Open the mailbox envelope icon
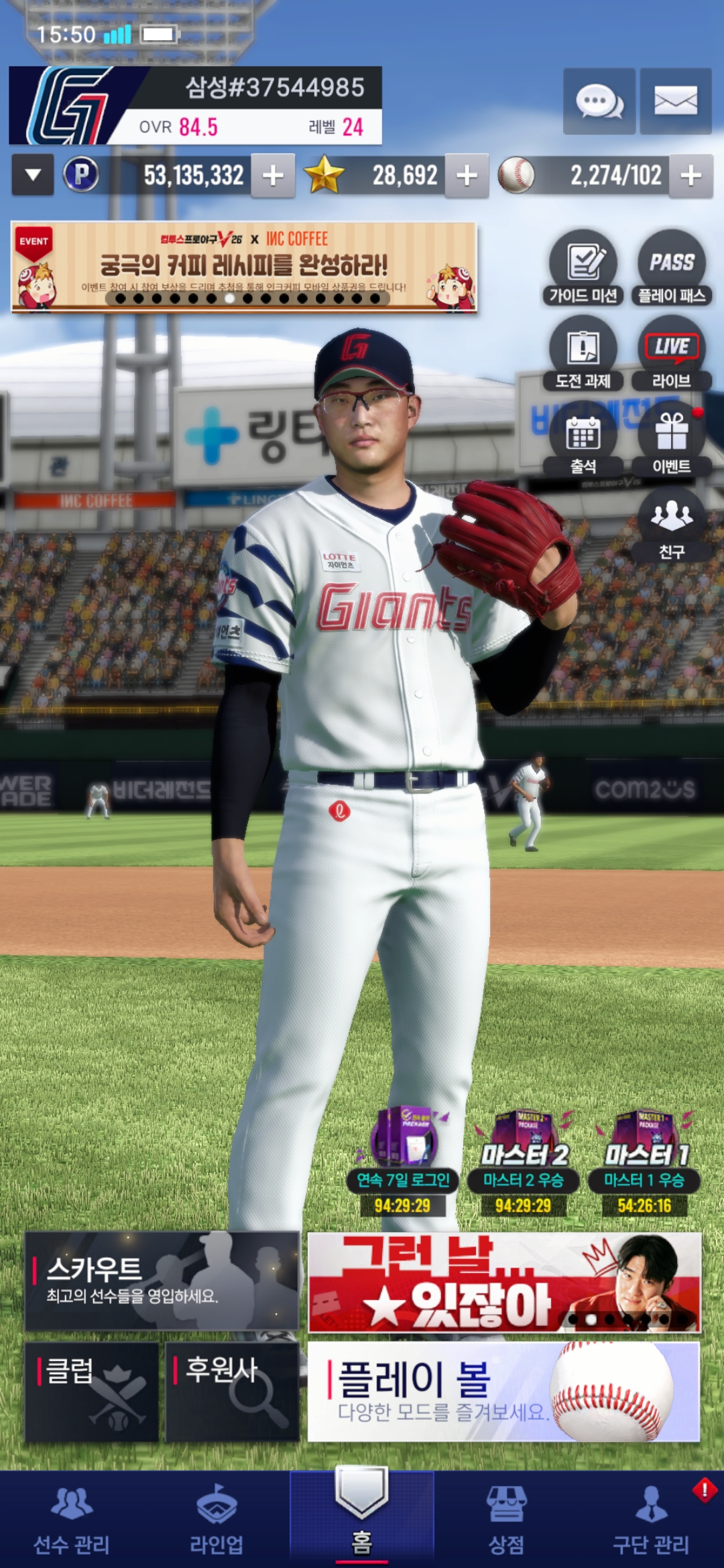Screen dimensions: 724x1568 coord(675,101)
